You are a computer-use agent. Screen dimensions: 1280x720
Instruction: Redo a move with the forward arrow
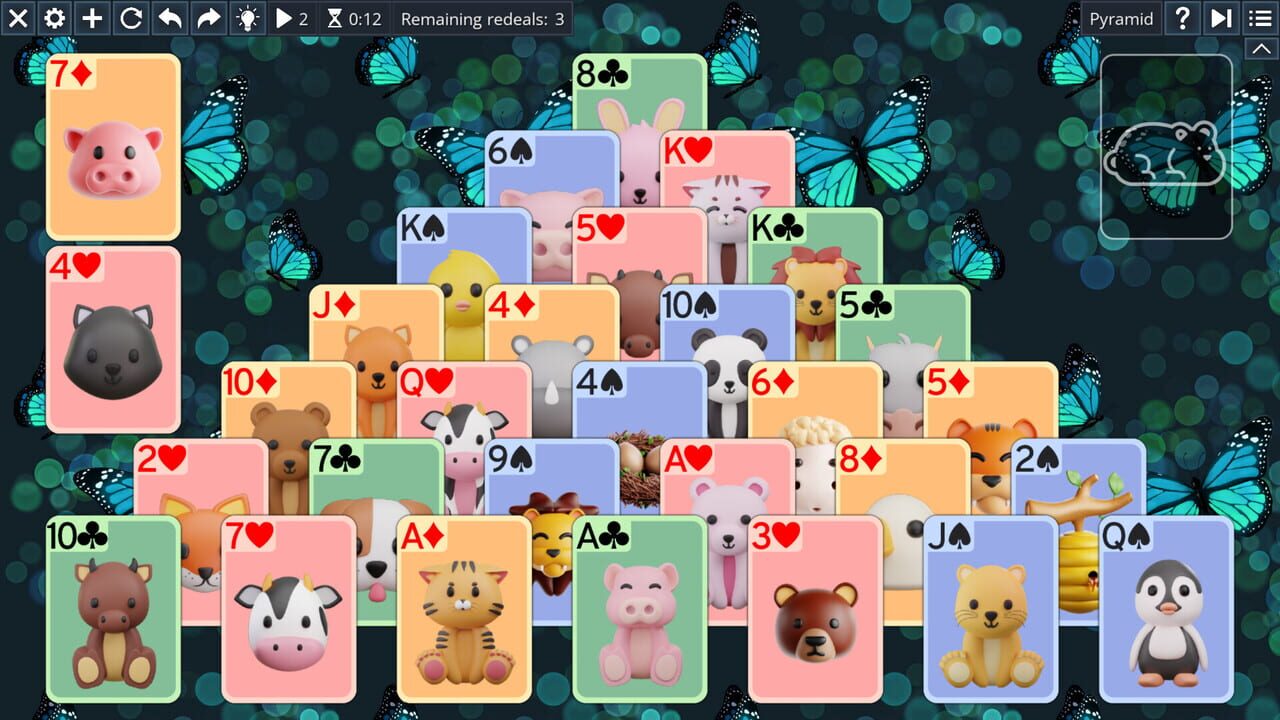click(x=206, y=18)
